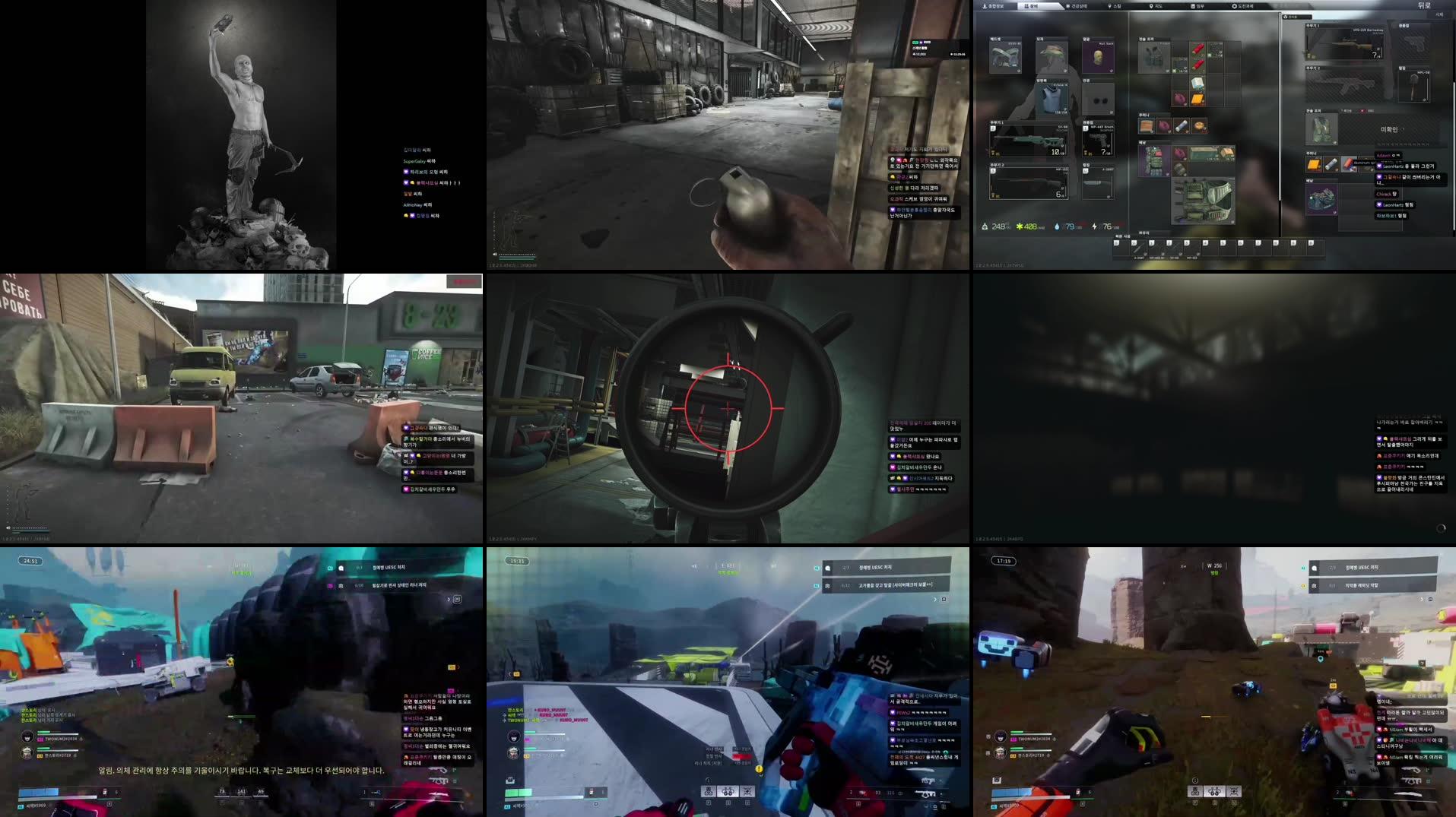This screenshot has width=1456, height=817.
Task: Click the green energy star icon showing 408
Action: pos(1019,226)
